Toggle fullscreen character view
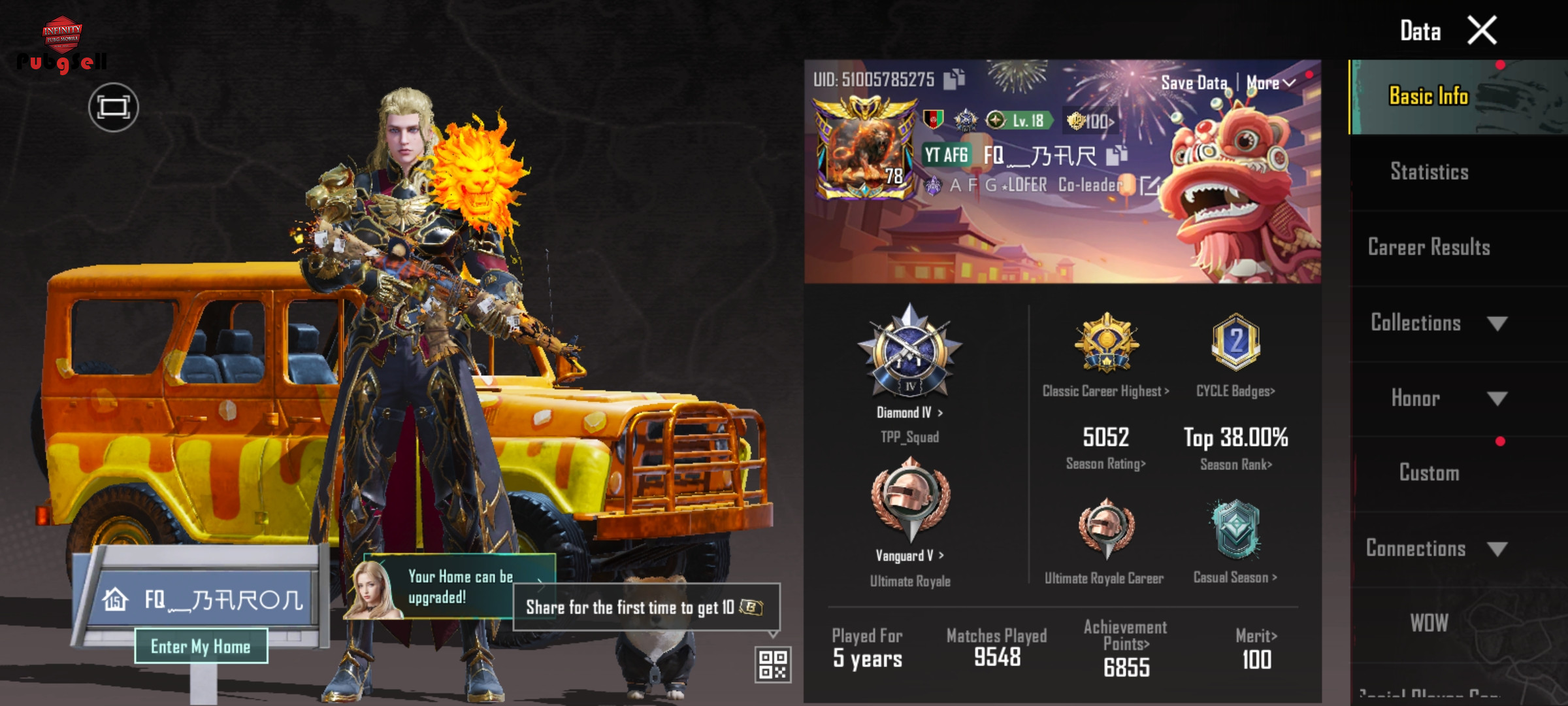Screen dimensions: 1568x706 pyautogui.click(x=113, y=107)
